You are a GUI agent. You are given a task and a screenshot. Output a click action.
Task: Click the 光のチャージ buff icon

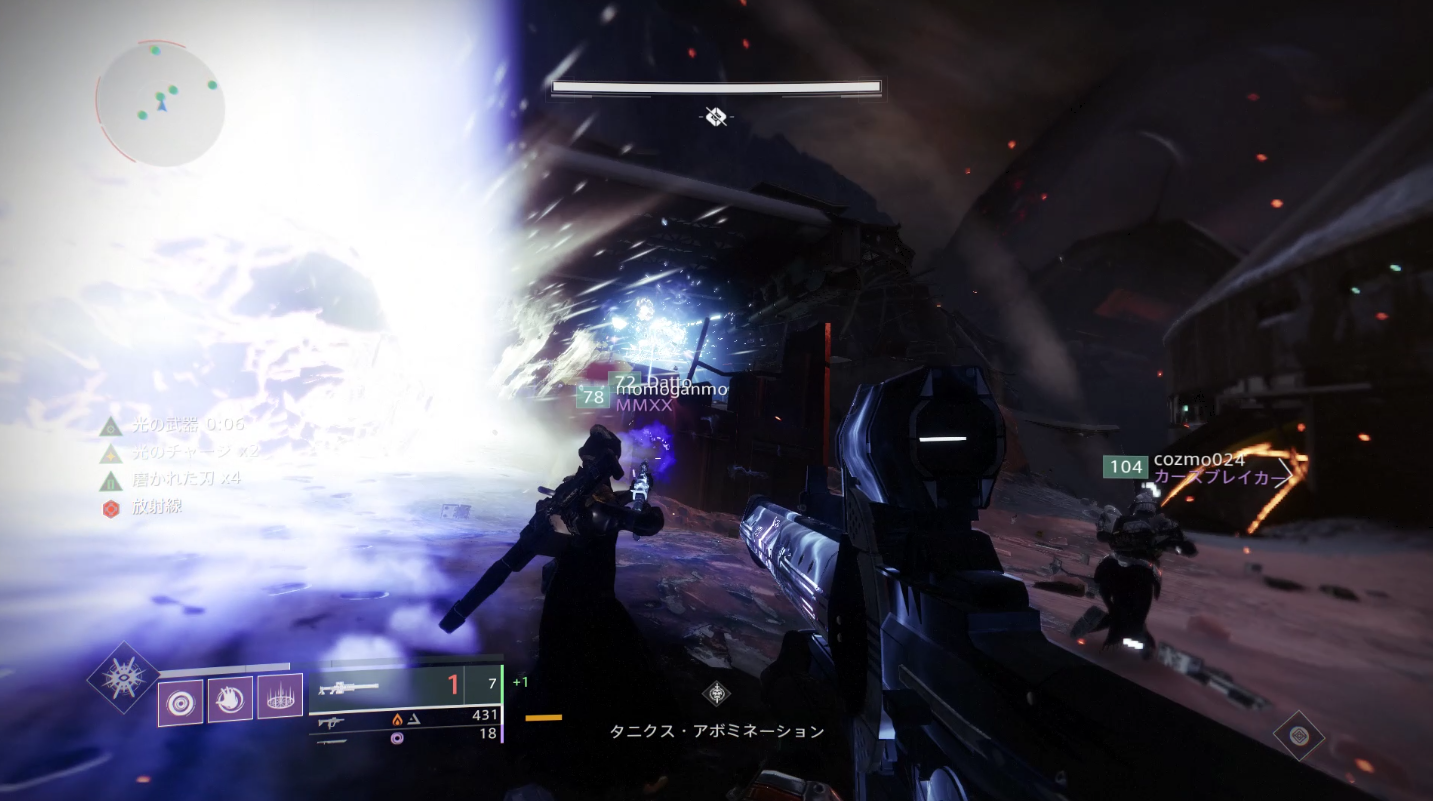point(111,453)
